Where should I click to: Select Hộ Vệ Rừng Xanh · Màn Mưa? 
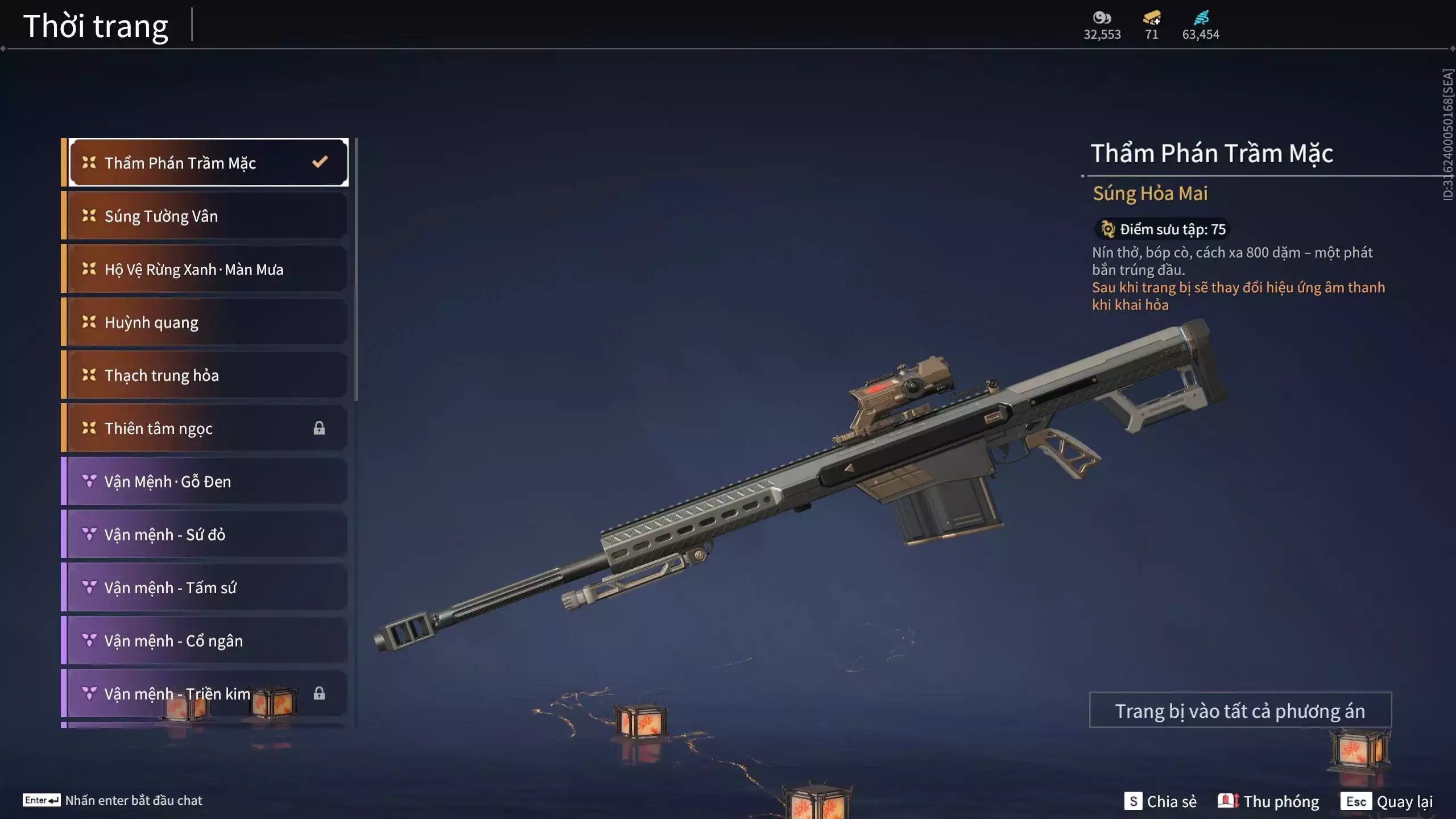coord(208,269)
